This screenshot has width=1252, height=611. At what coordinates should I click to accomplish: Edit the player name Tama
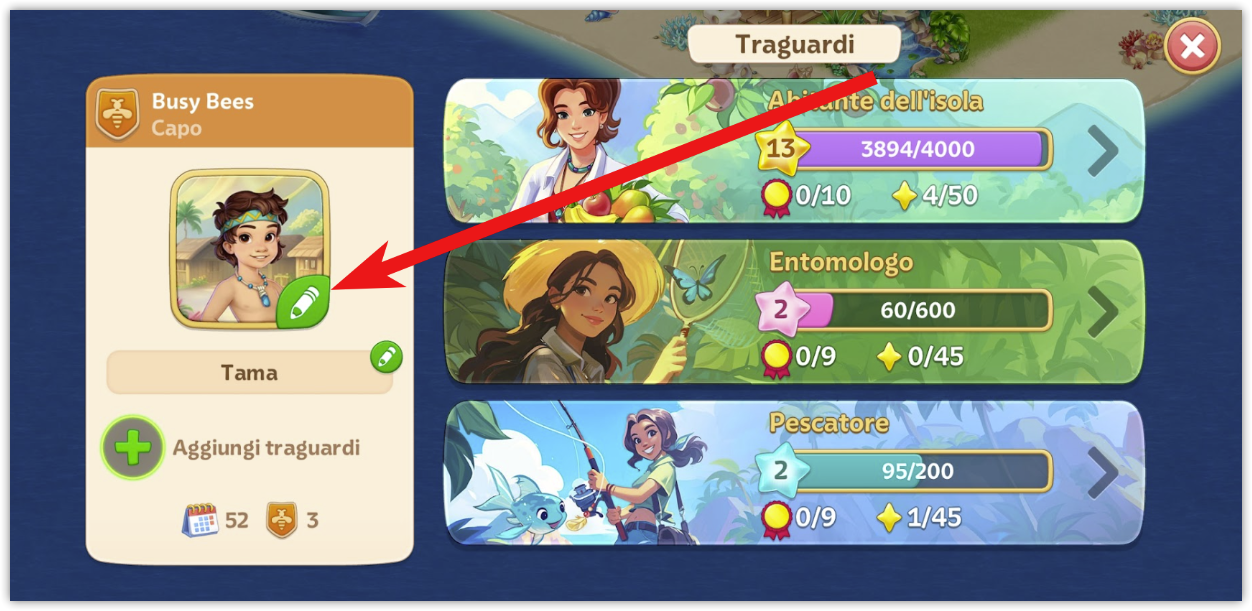tap(386, 356)
